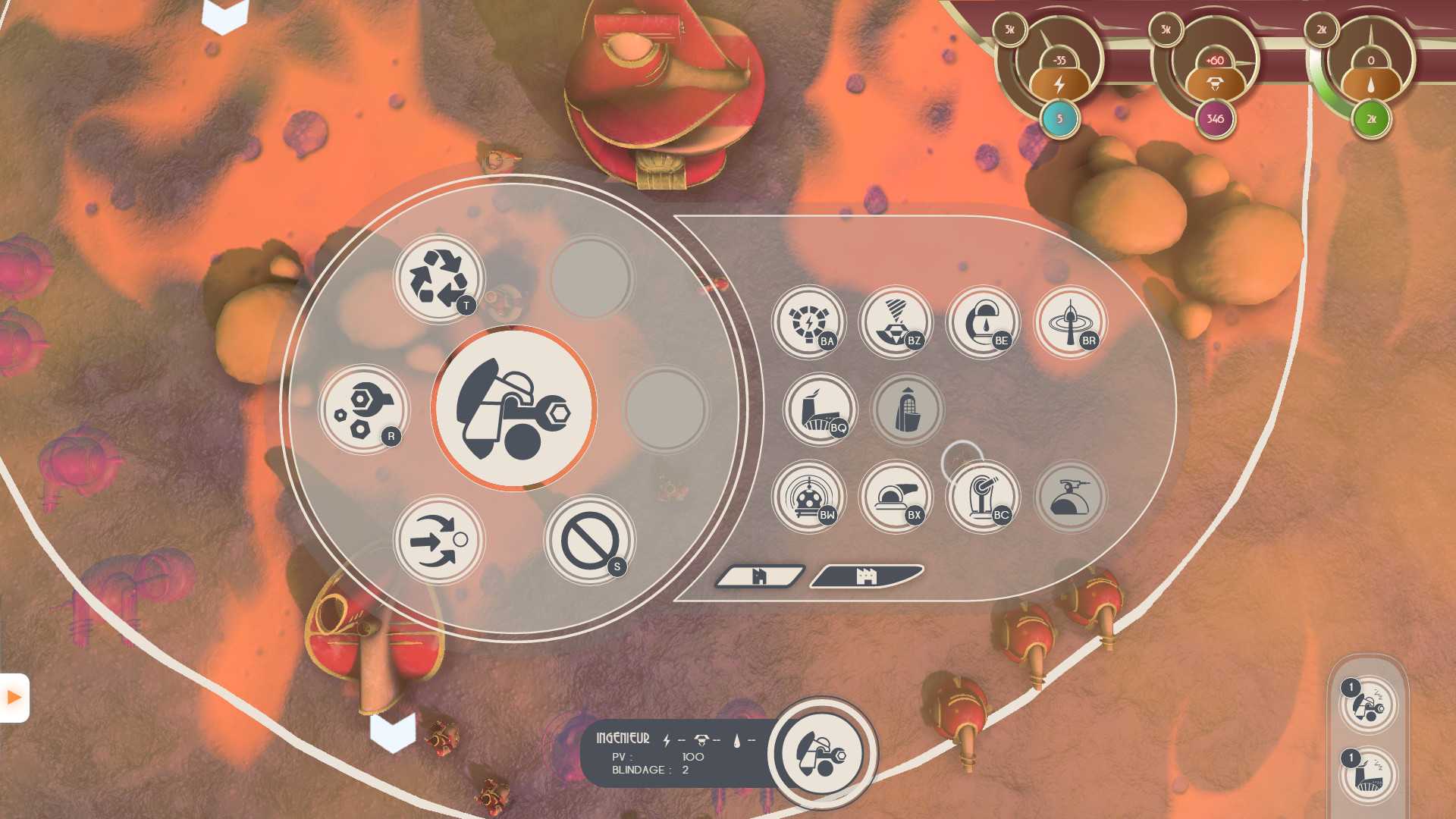The height and width of the screenshot is (819, 1456).
Task: Build the BC turret defense structure
Action: [983, 497]
